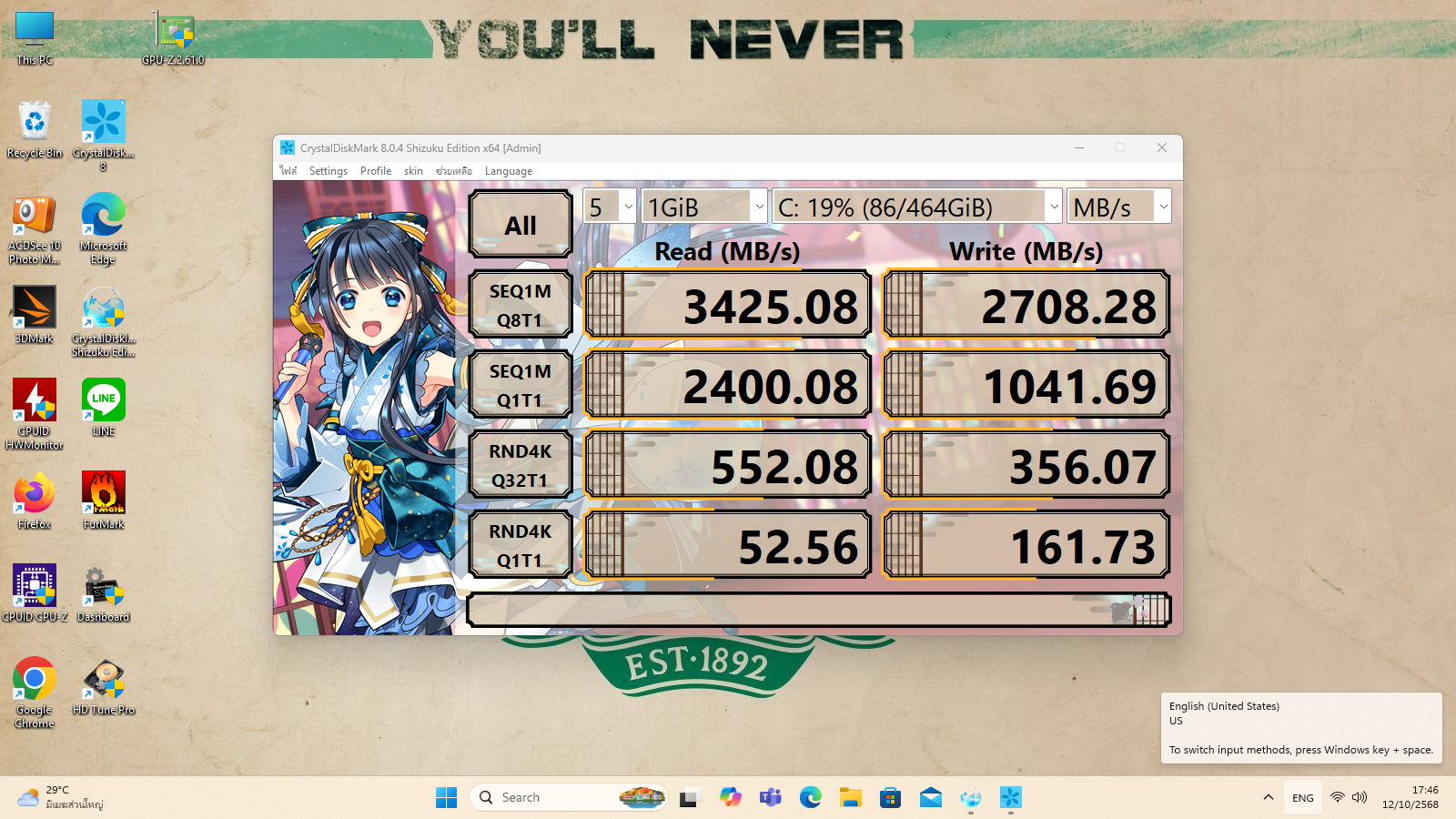Run the All benchmark tests

521,225
